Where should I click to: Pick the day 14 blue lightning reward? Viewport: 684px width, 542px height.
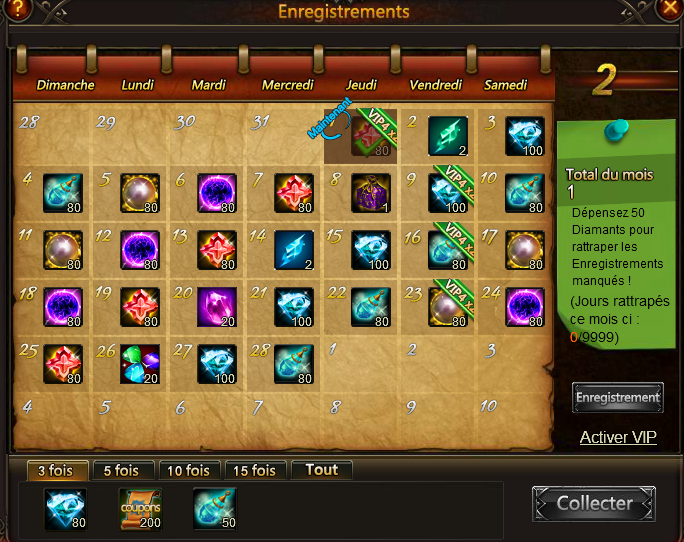(294, 250)
